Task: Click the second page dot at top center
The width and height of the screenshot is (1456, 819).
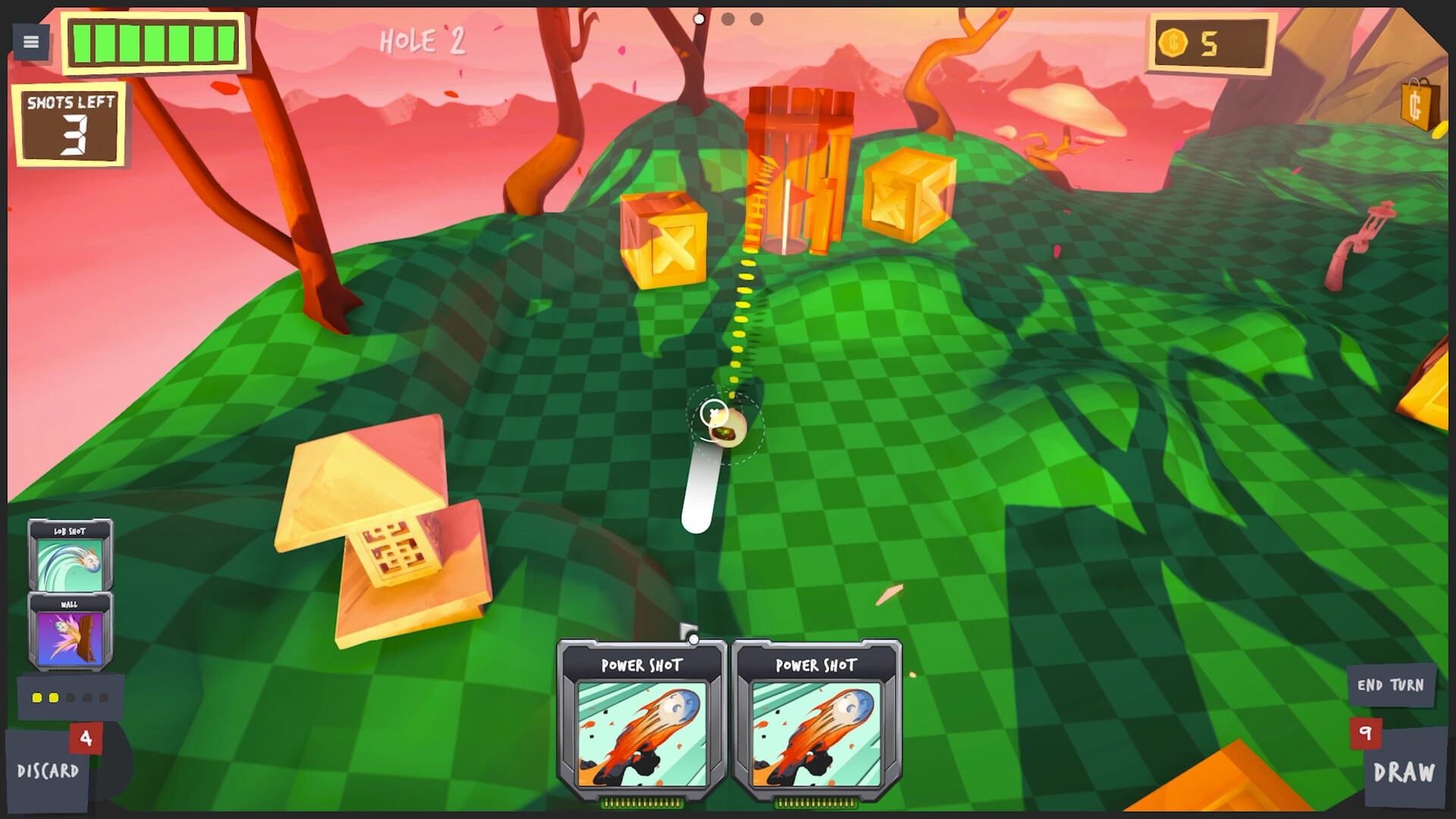Action: coord(729,18)
